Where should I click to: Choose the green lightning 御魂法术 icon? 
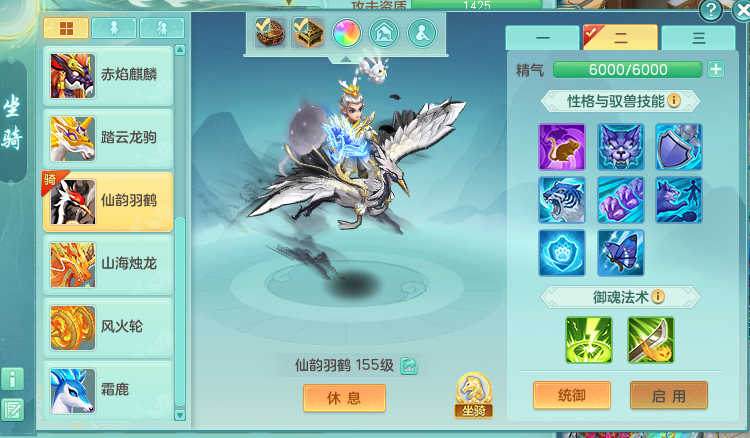coord(588,340)
